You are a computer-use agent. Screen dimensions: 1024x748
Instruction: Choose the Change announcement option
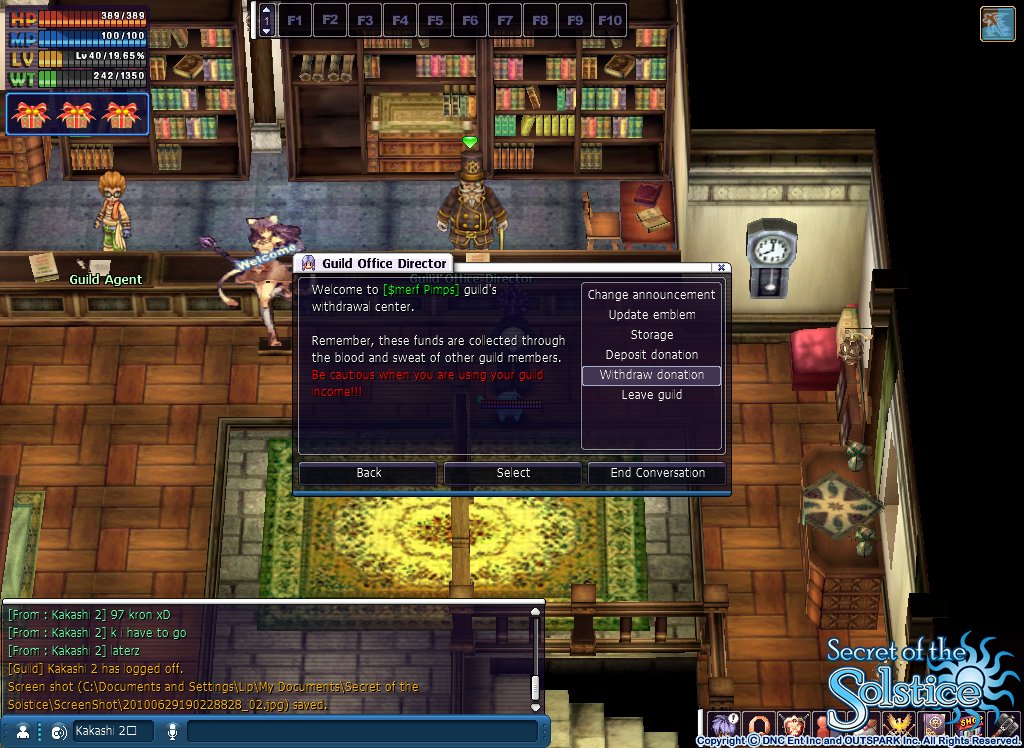[x=651, y=295]
